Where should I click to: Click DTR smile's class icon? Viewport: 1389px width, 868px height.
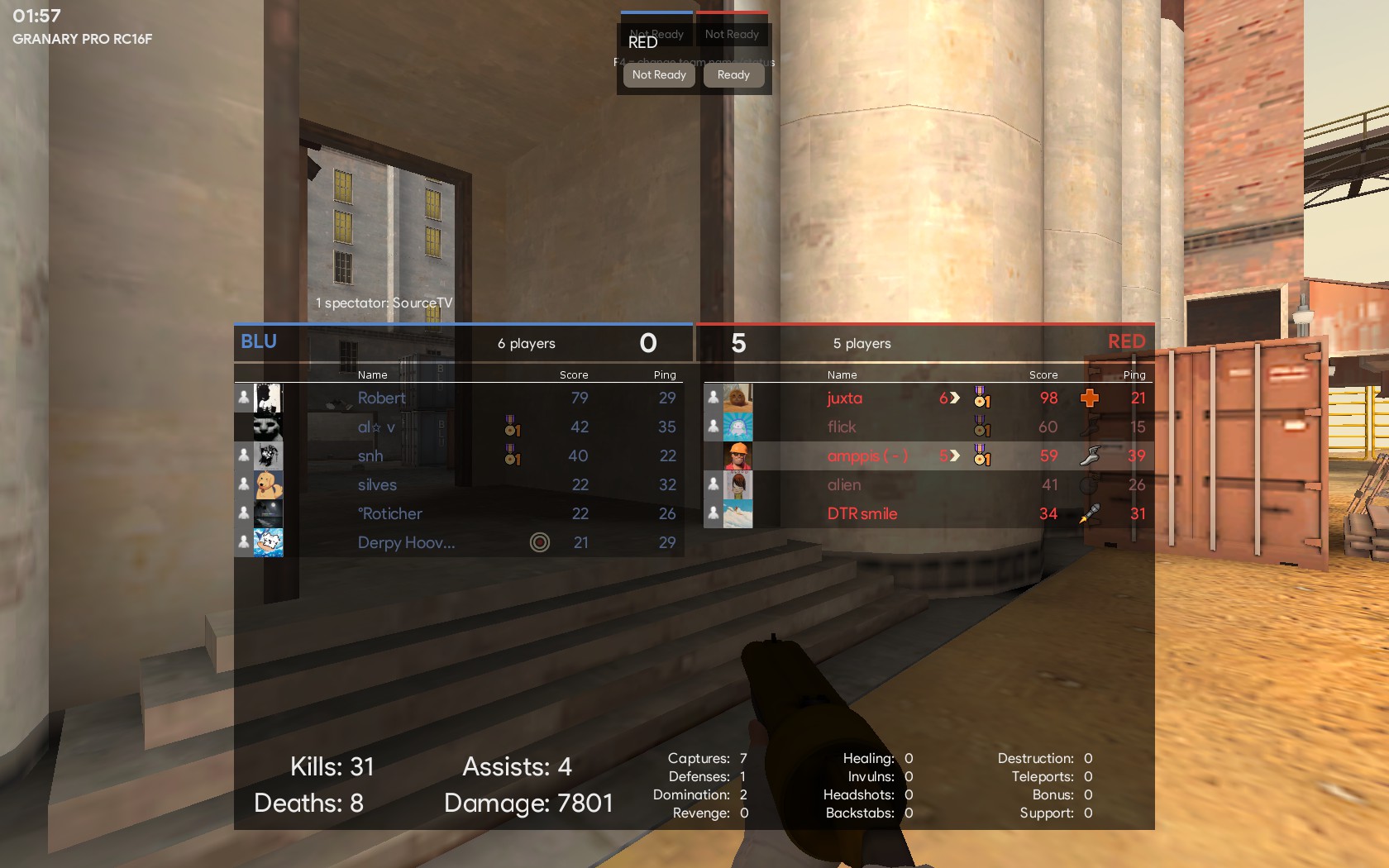pos(1090,514)
